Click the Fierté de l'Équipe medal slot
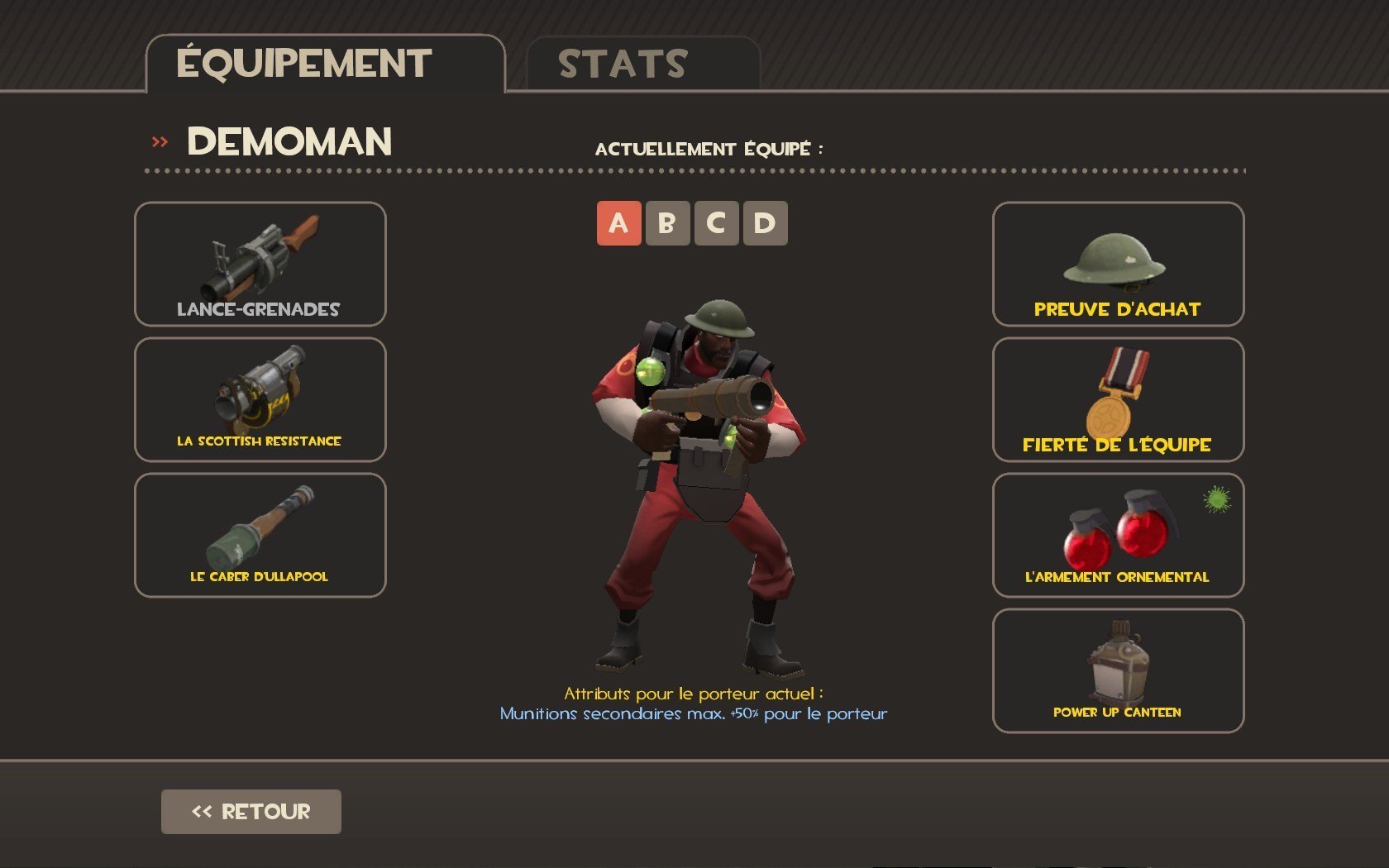This screenshot has width=1389, height=868. coord(1118,399)
